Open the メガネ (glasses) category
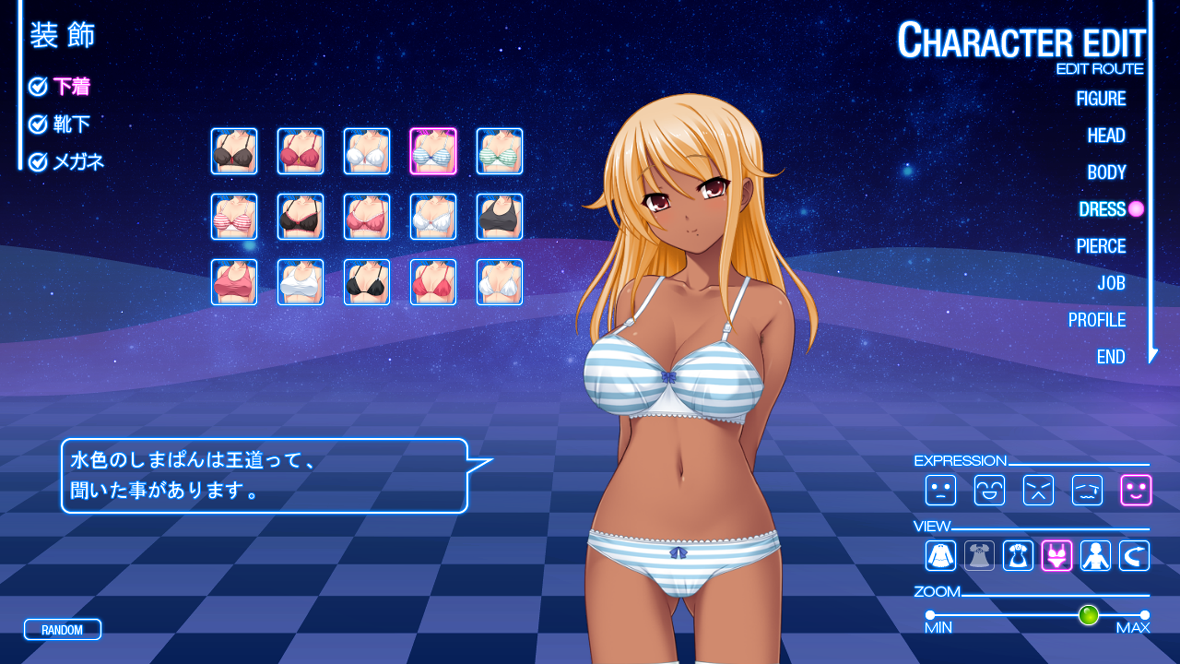 [x=78, y=161]
